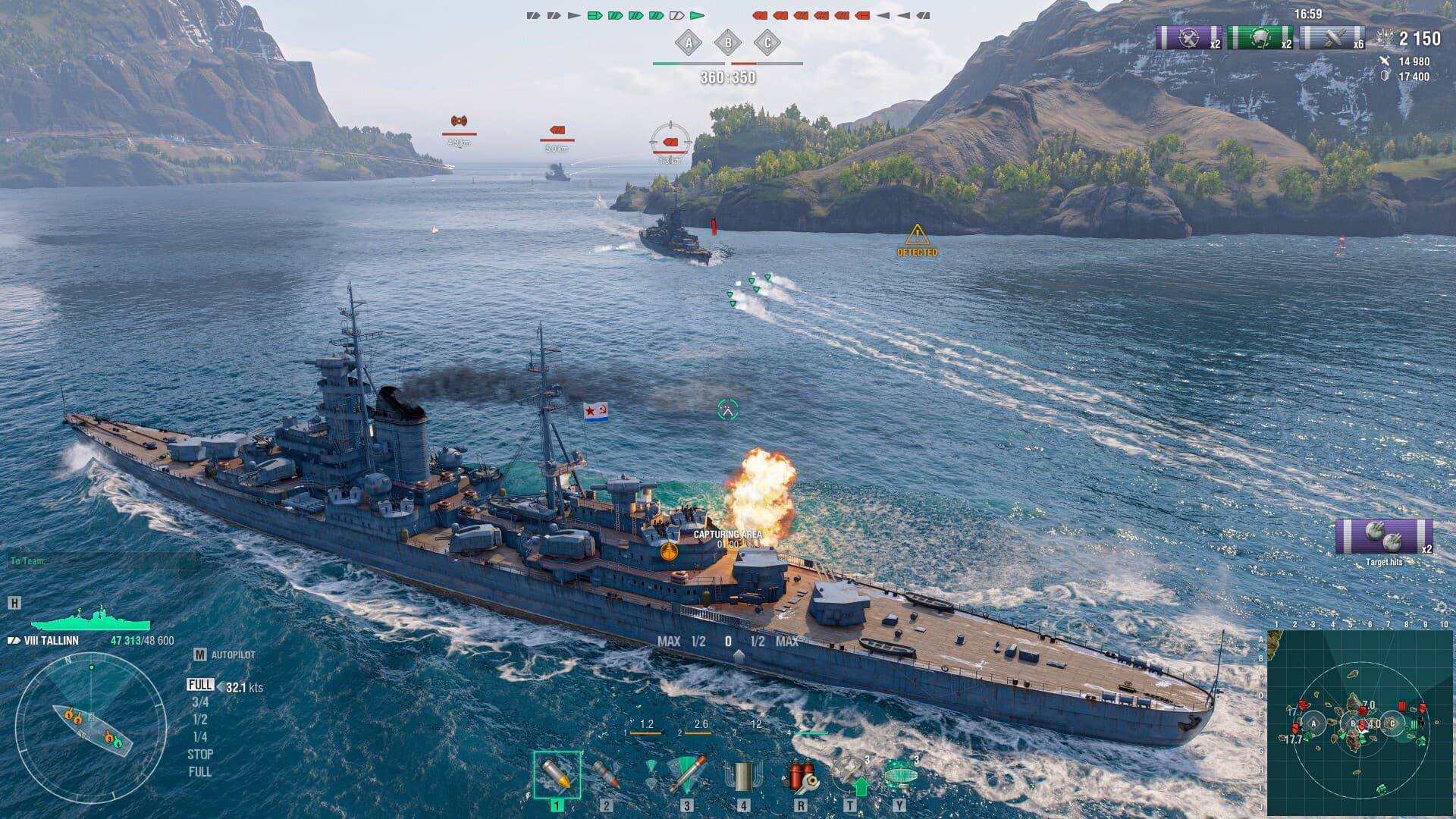1456x819 pixels.
Task: Click the capture point C indicator
Action: 767,45
